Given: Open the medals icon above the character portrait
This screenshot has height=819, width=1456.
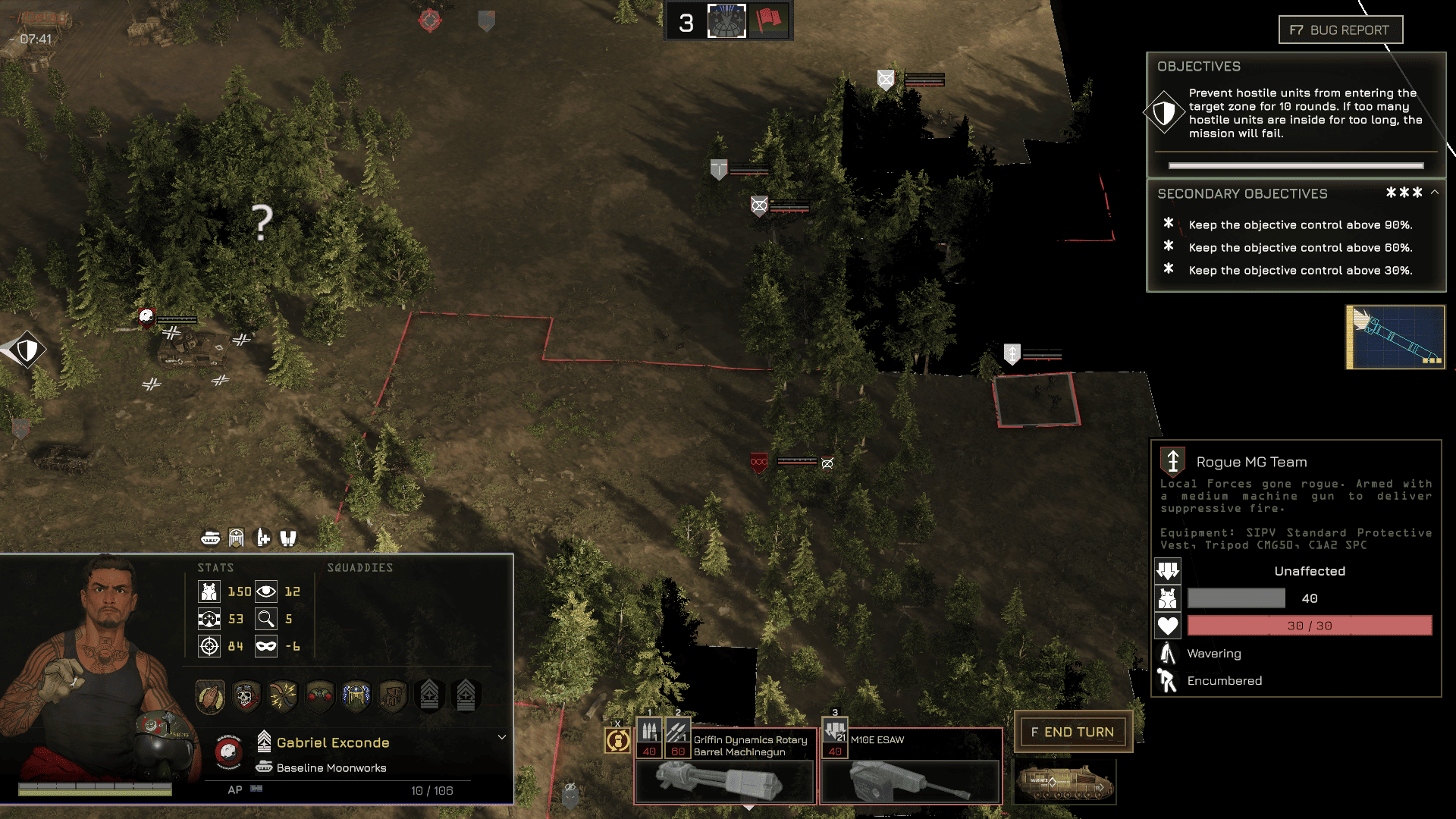Looking at the screenshot, I should coord(237,538).
